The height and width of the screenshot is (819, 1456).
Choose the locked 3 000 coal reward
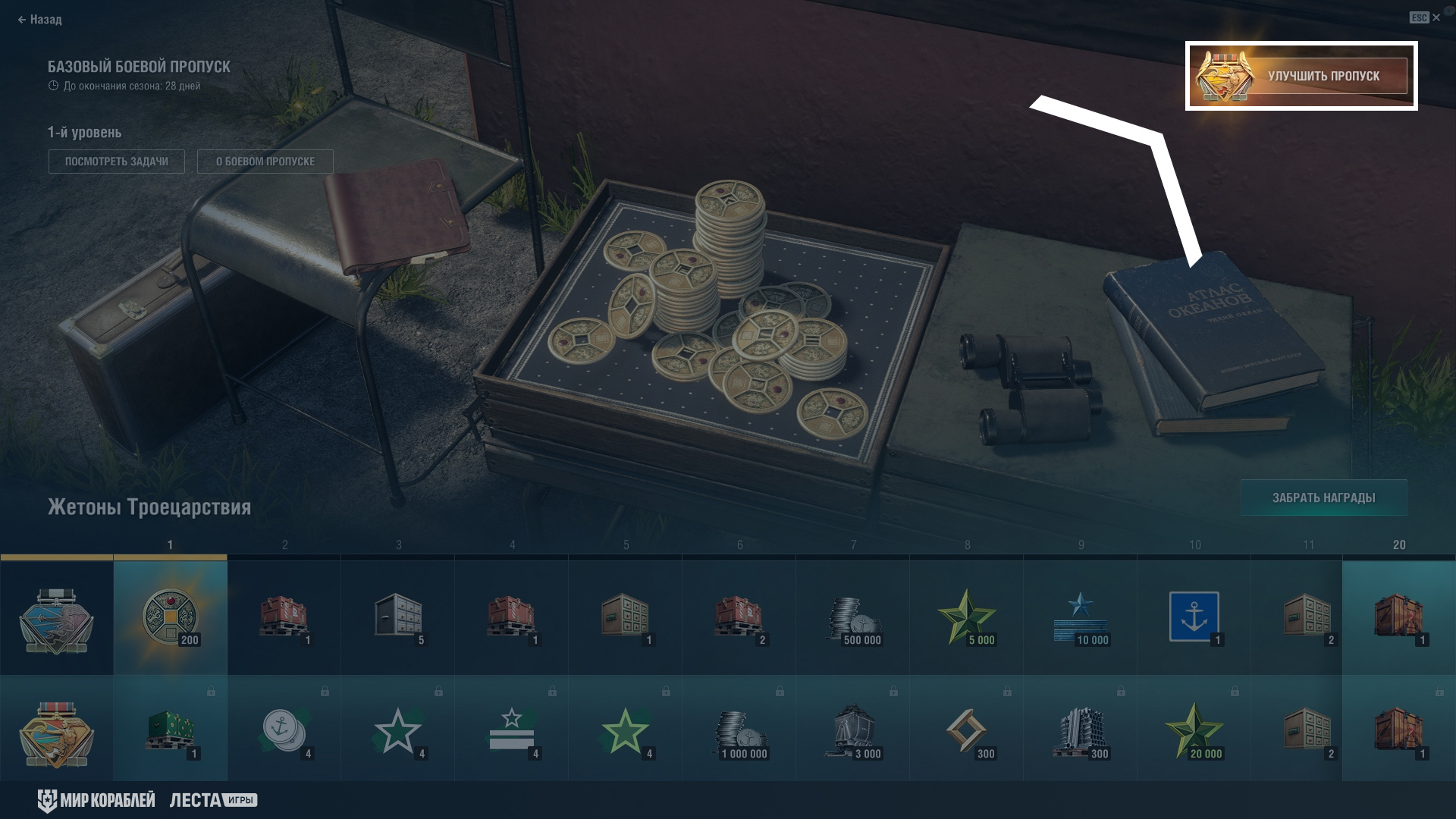(853, 731)
